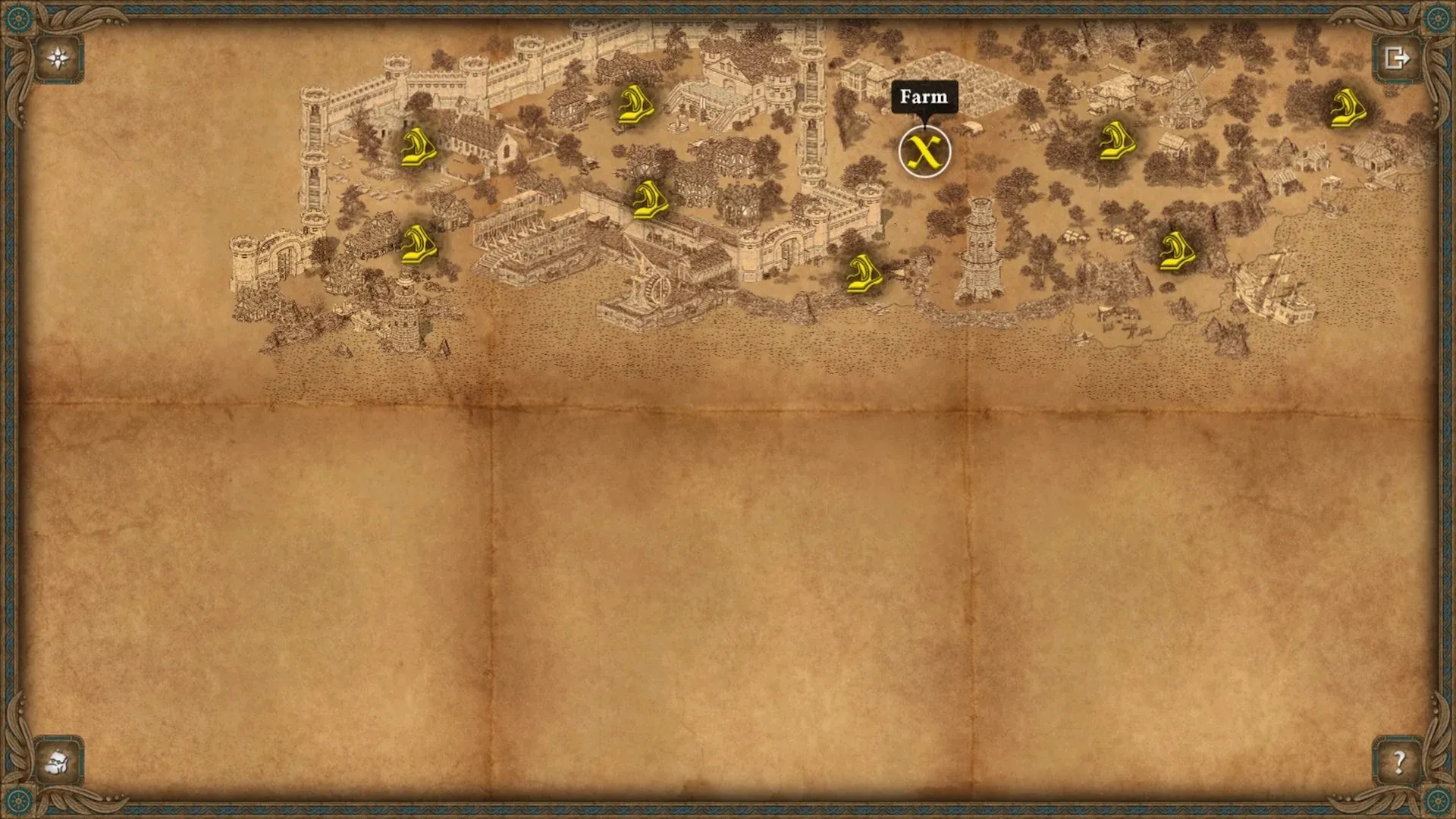This screenshot has height=819, width=1456.
Task: Choose the boot marker nearest the shipwreck
Action: tap(1176, 251)
